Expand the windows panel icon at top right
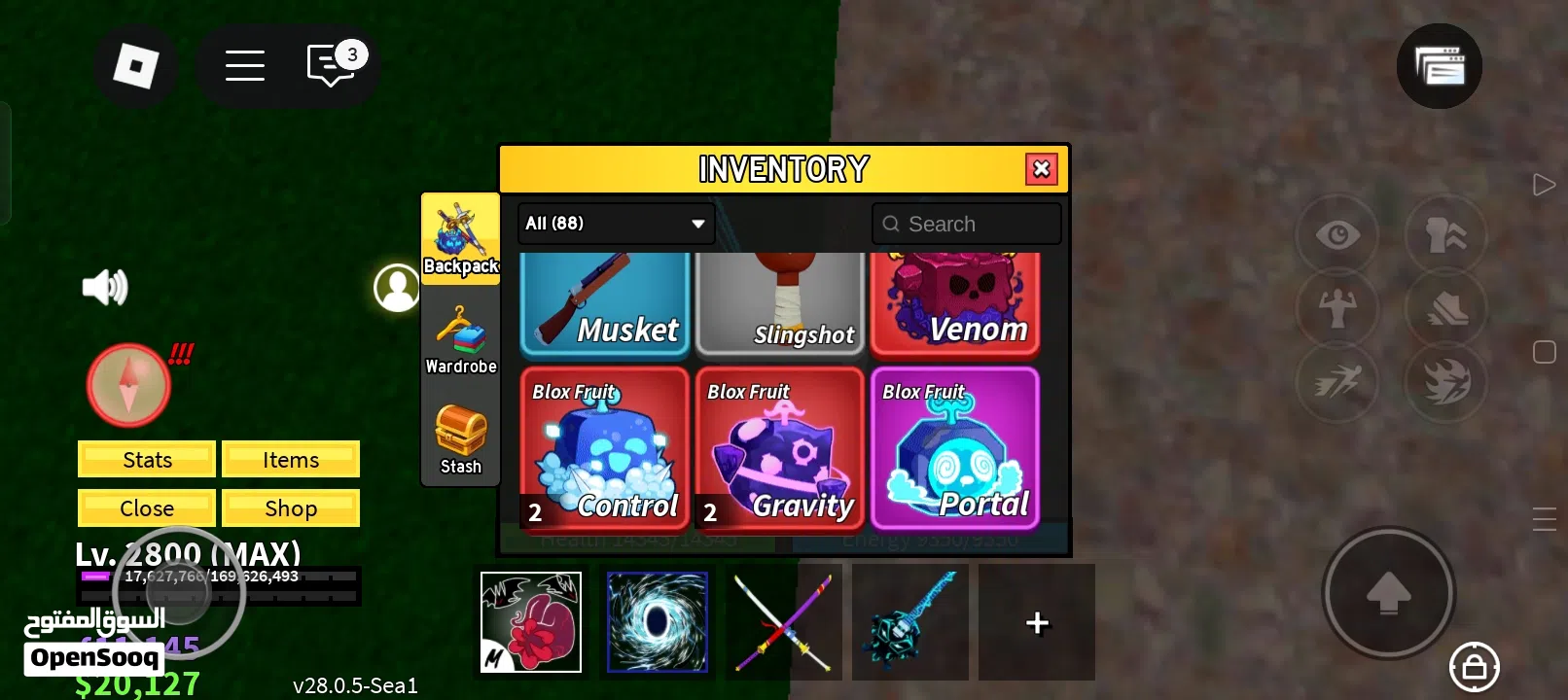 pyautogui.click(x=1439, y=66)
